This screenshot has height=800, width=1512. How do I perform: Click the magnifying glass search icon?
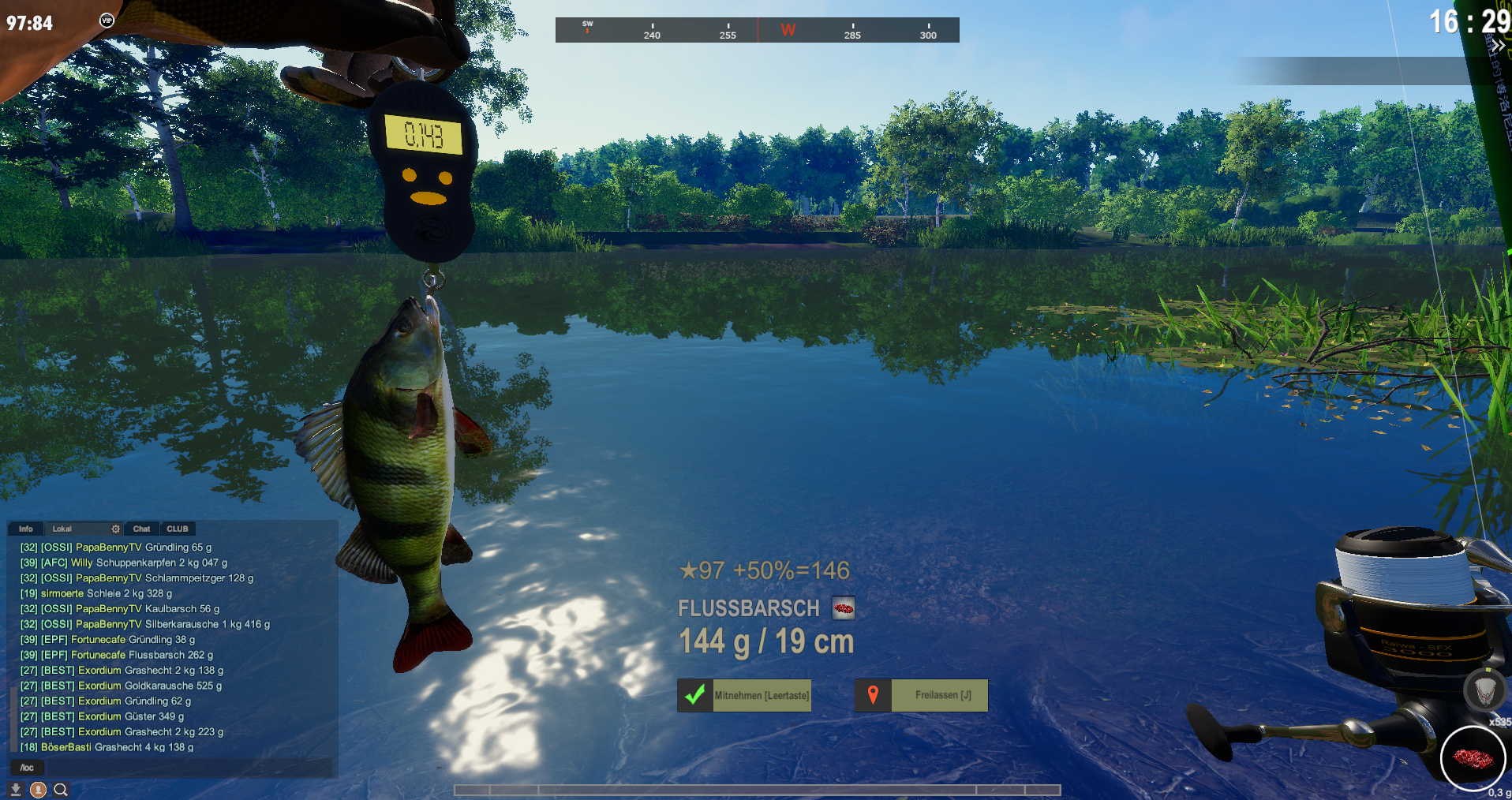[61, 790]
